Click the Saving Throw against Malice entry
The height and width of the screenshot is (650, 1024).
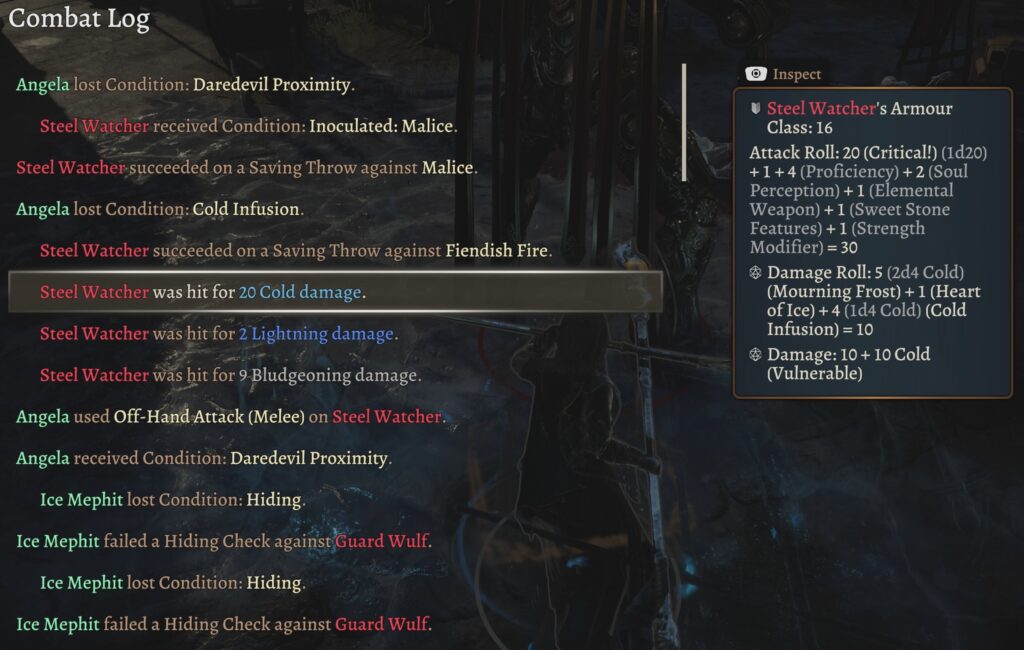[x=247, y=168]
